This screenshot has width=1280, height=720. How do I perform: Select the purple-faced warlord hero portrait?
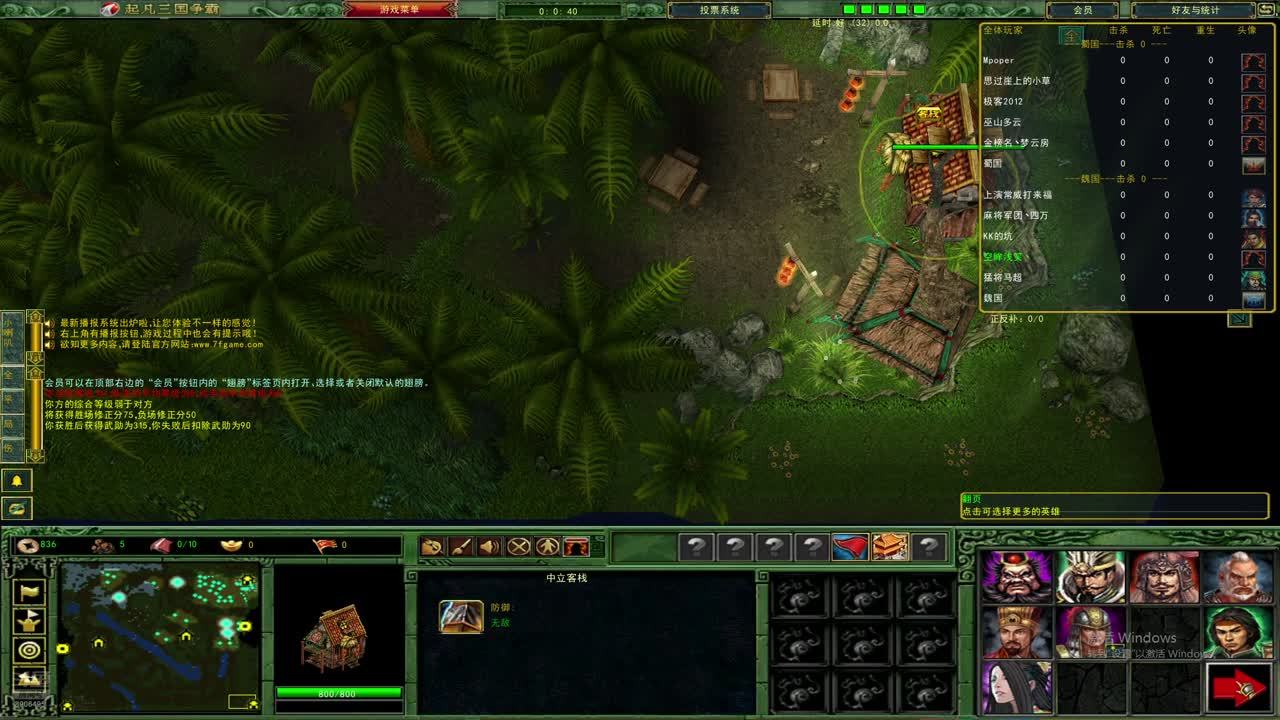click(x=1017, y=577)
